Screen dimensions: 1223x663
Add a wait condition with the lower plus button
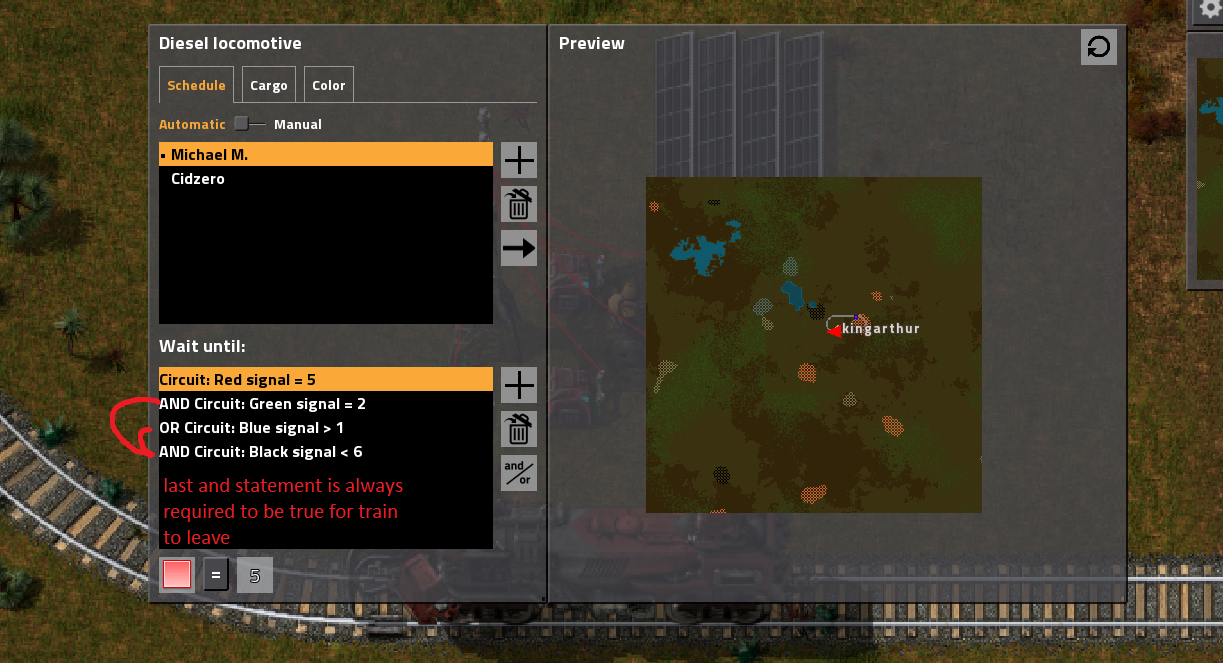point(519,385)
